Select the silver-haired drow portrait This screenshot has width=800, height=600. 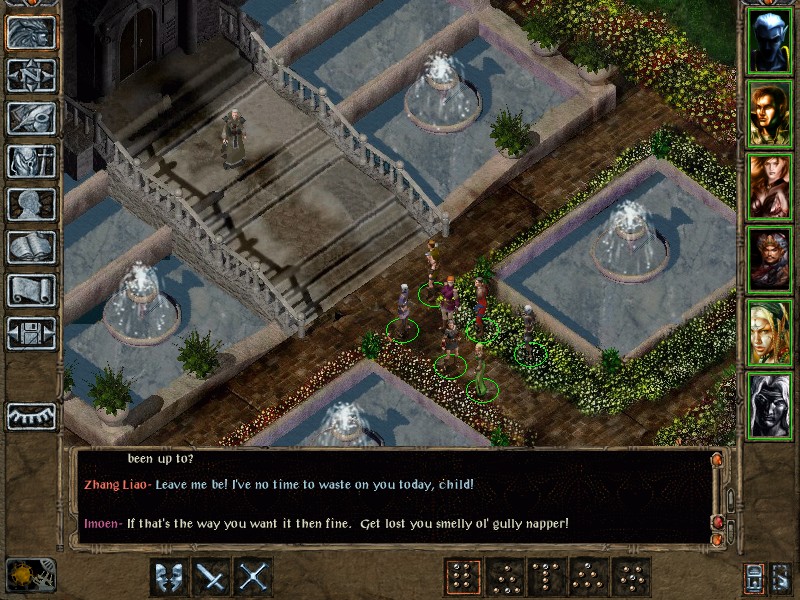[x=769, y=406]
